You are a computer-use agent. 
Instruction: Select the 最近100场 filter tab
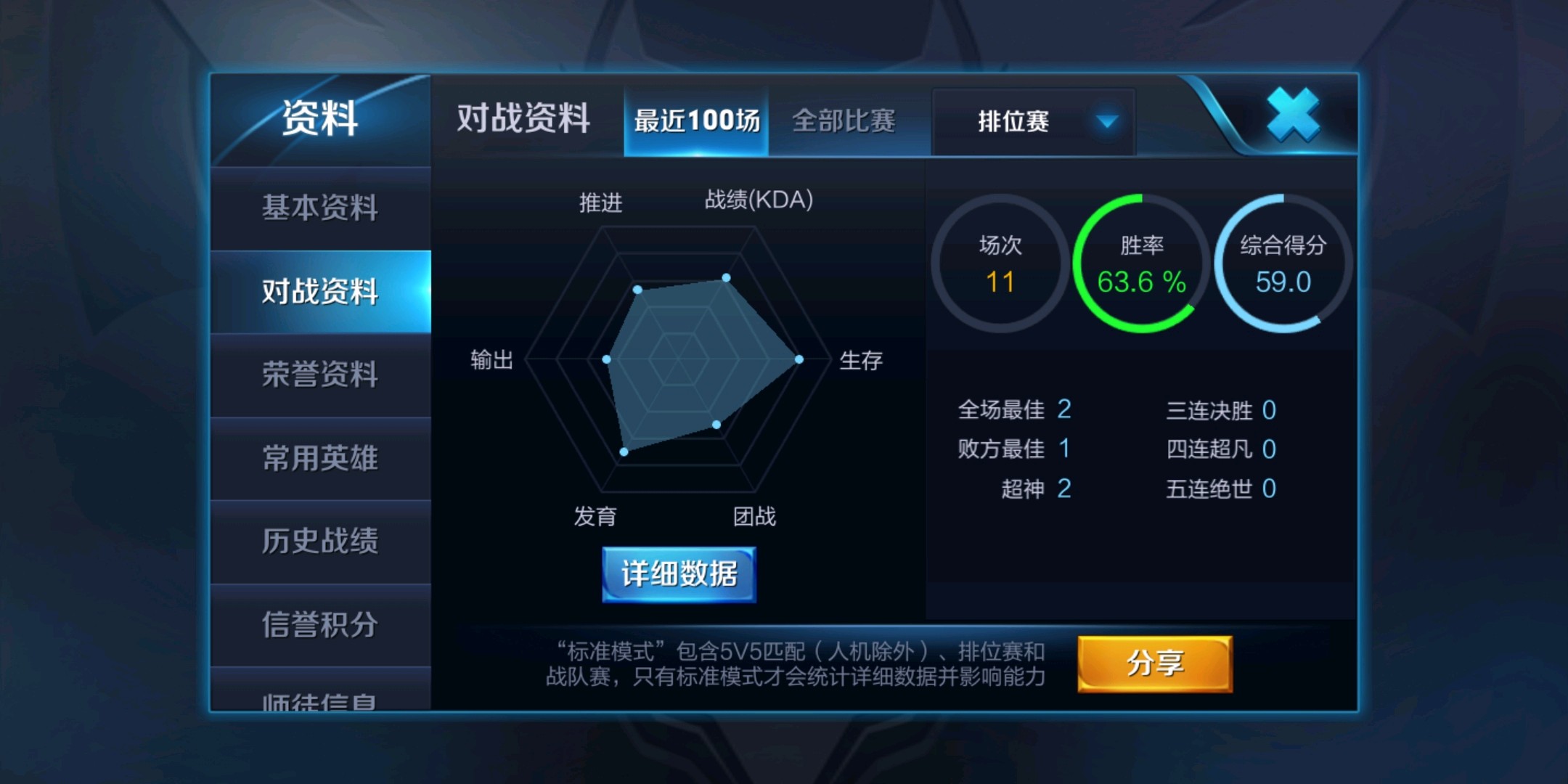(x=695, y=122)
